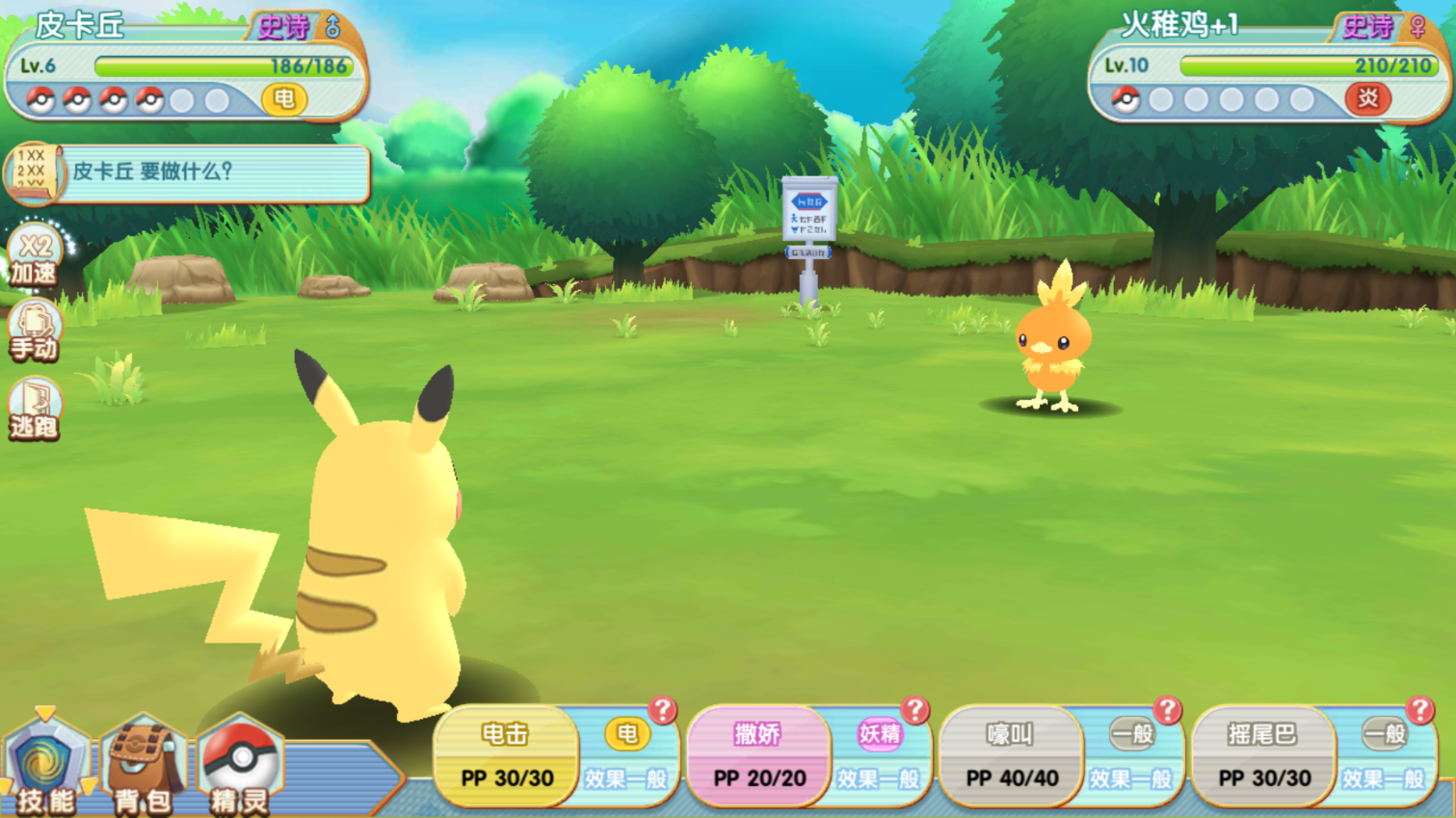The image size is (1456, 818).
Task: Use the 电击 electric attack move
Action: tap(506, 757)
